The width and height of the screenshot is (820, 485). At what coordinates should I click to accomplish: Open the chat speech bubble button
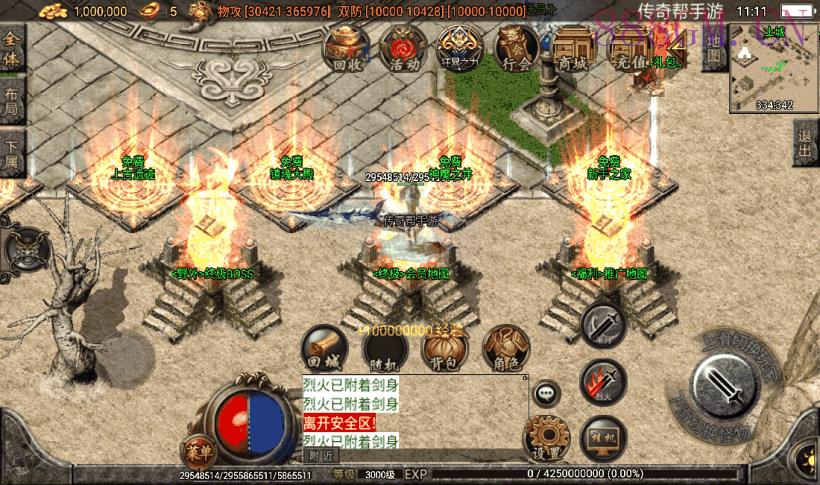[547, 393]
